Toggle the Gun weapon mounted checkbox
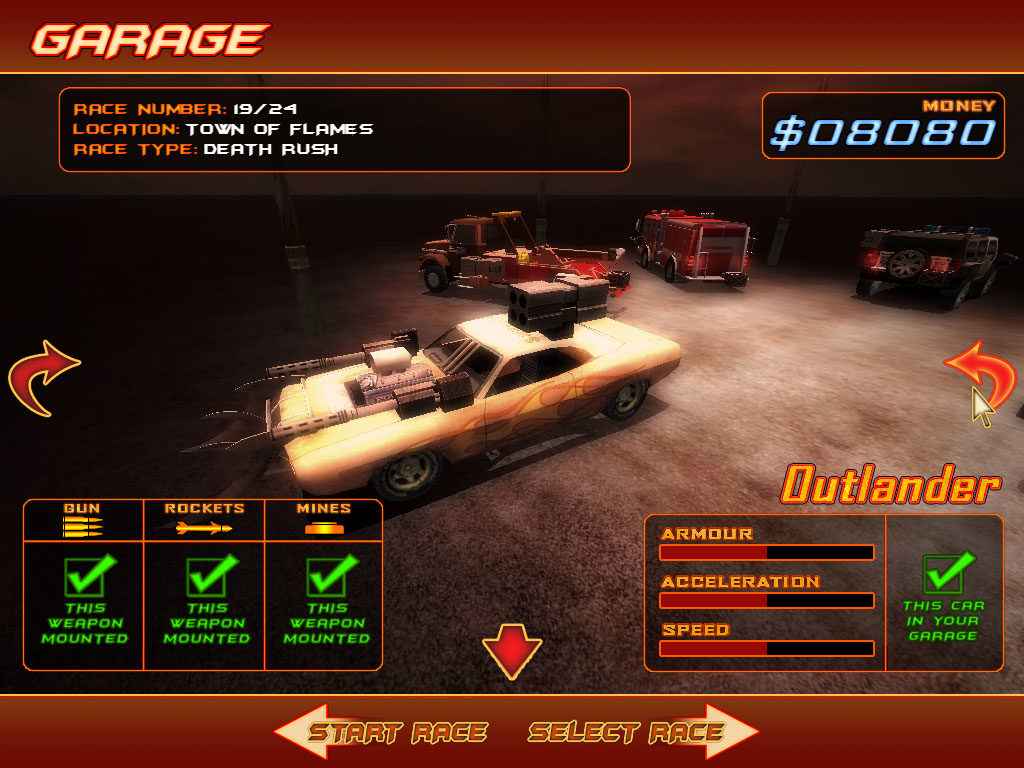 [85, 576]
